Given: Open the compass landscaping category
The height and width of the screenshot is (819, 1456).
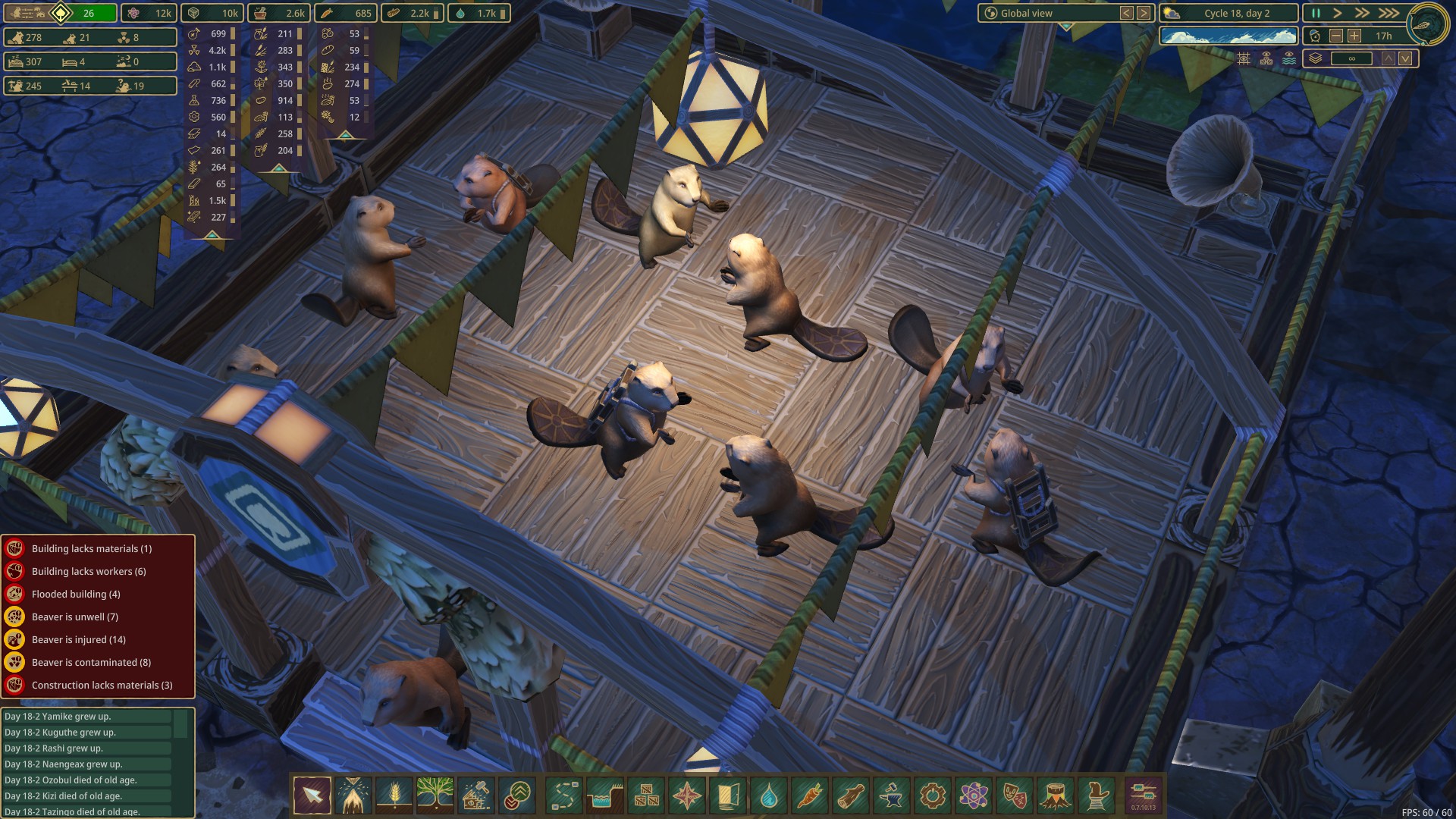Looking at the screenshot, I should pyautogui.click(x=686, y=795).
